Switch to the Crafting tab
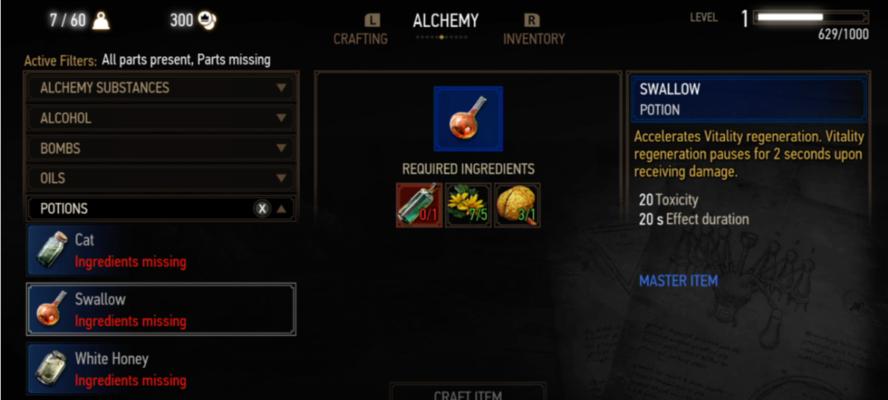Screen dimensions: 888x400 tap(359, 39)
